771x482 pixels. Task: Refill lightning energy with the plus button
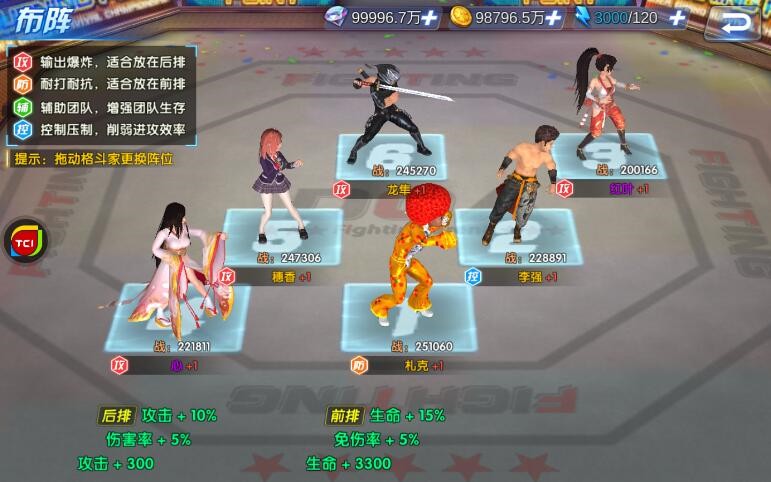677,17
